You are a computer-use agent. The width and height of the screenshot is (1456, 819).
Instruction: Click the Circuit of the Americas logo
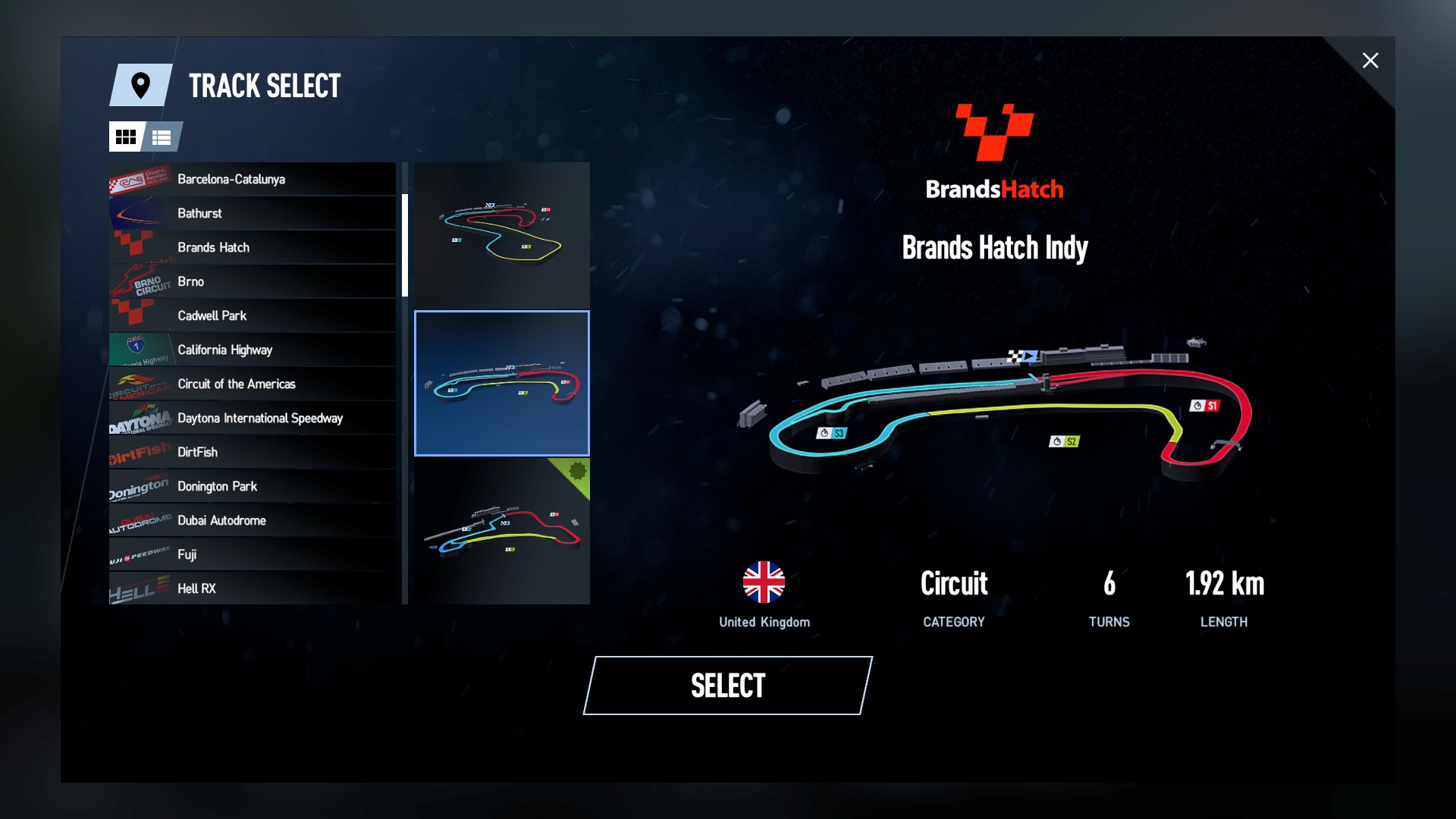tap(138, 384)
